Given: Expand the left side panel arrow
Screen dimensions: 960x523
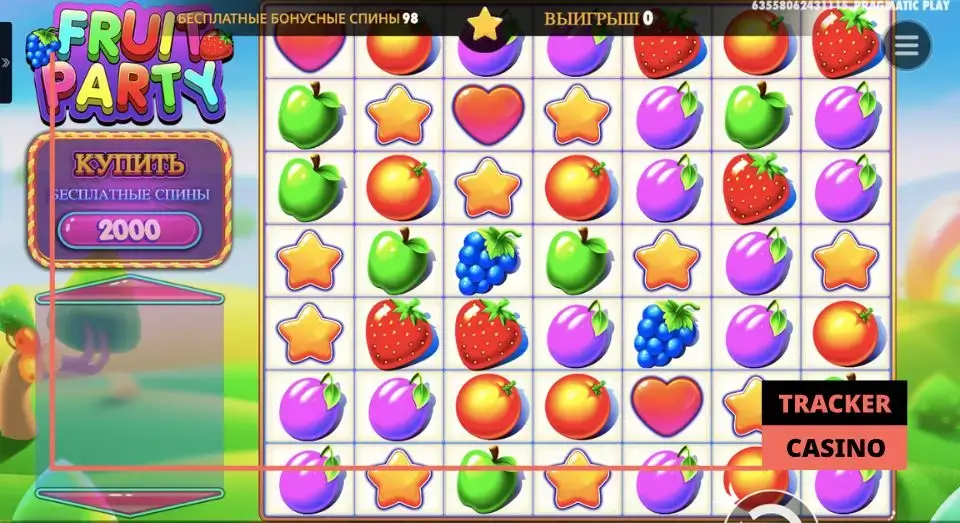Looking at the screenshot, I should (x=5, y=62).
